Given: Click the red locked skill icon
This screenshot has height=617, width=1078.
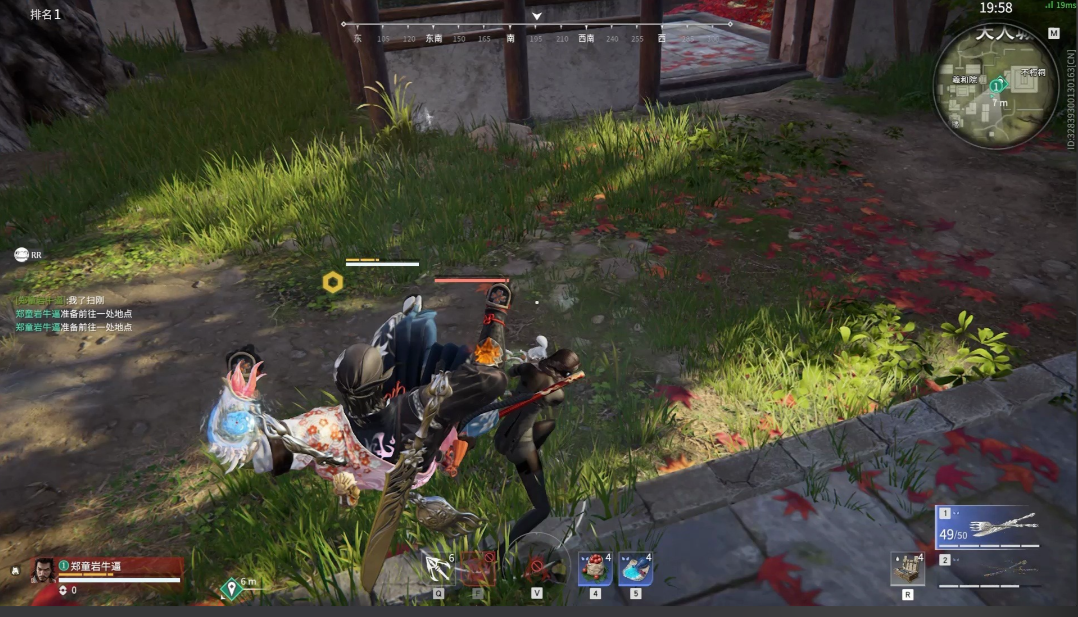Looking at the screenshot, I should [x=478, y=569].
